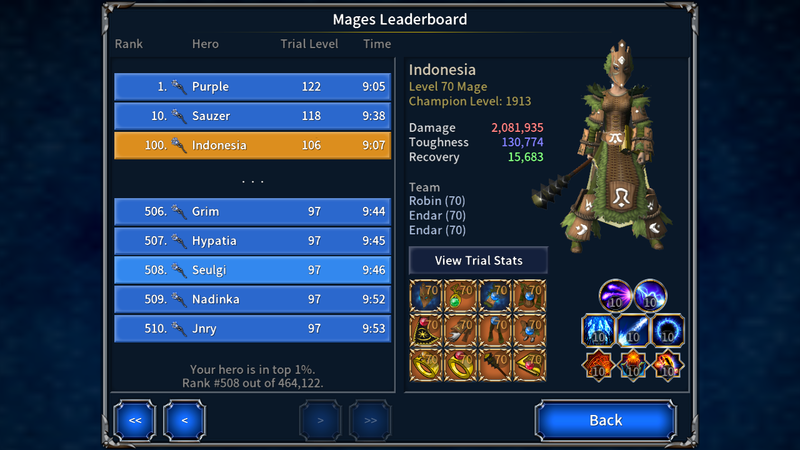
Task: Inspect the black hat with red gem
Action: point(427,329)
